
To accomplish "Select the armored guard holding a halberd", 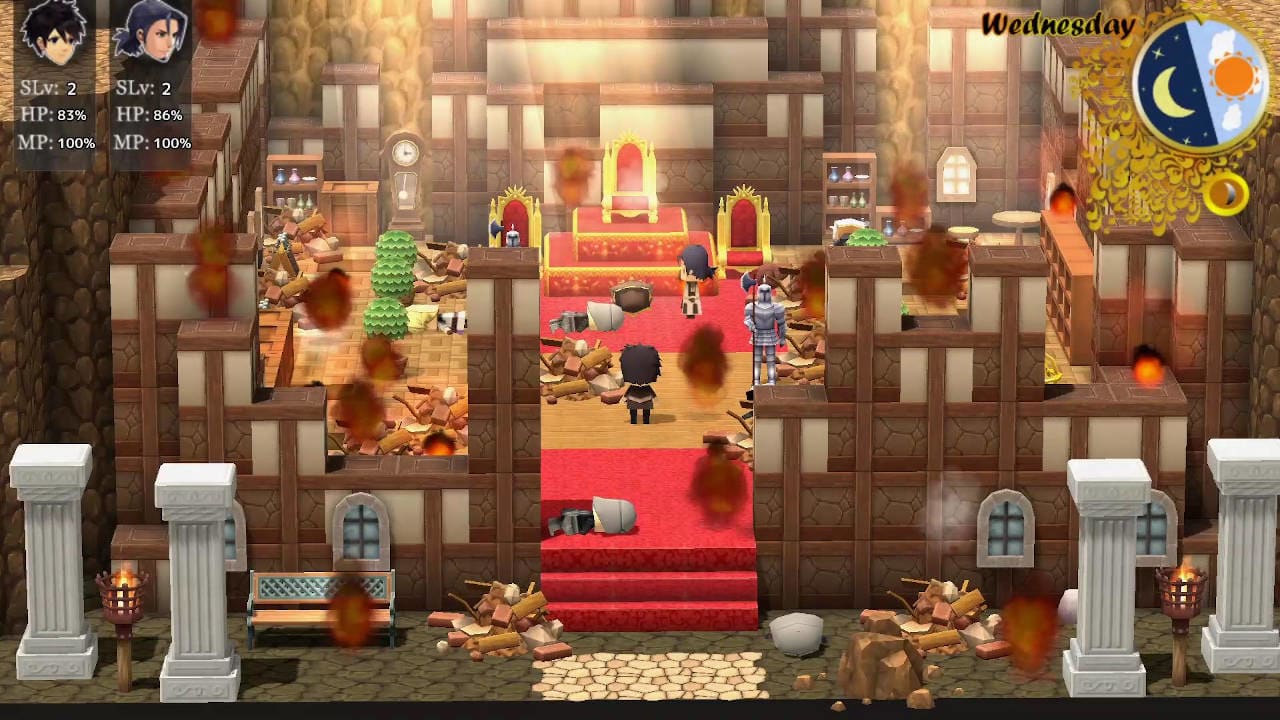I will click(765, 330).
